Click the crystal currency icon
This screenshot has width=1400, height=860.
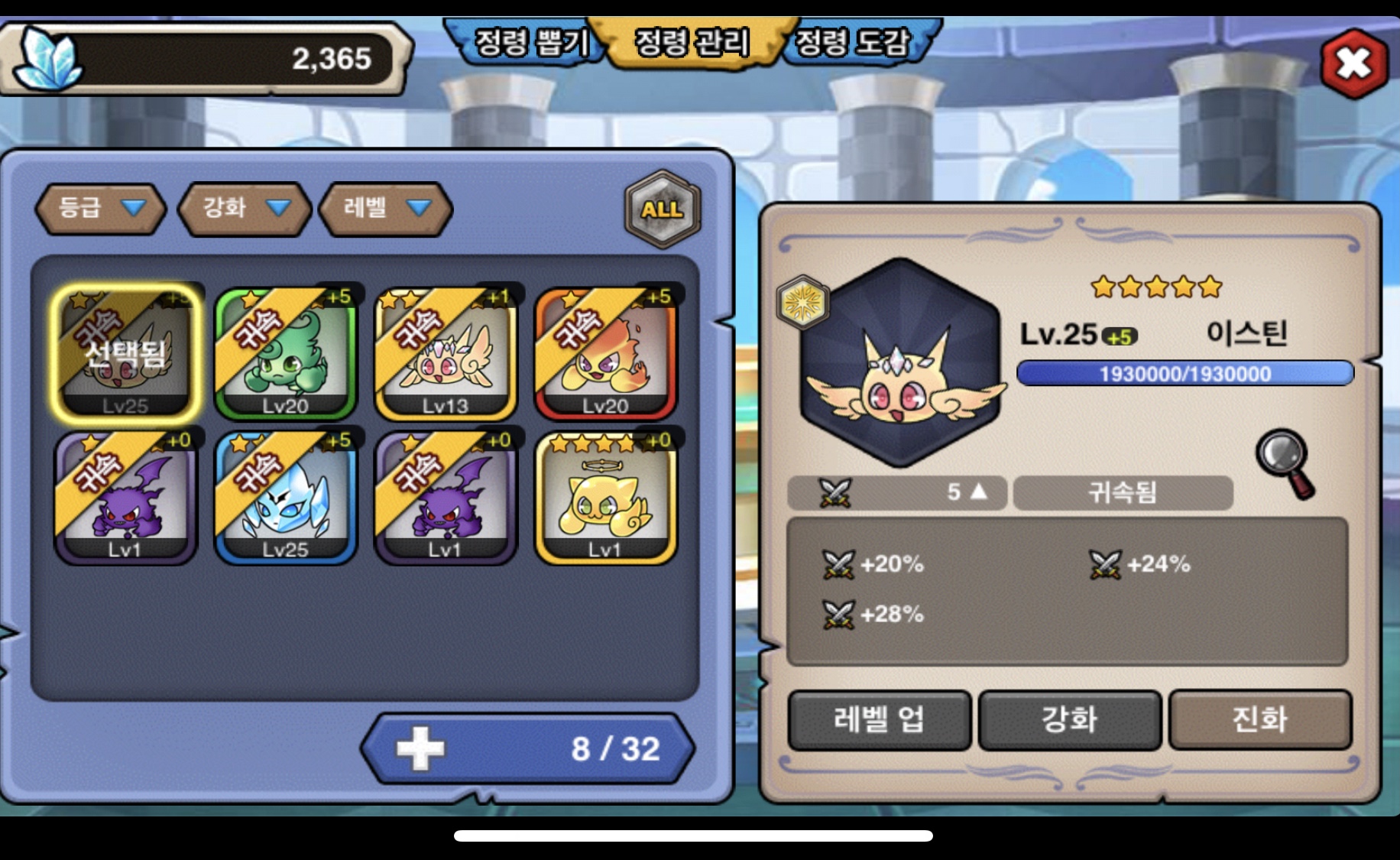[x=49, y=58]
